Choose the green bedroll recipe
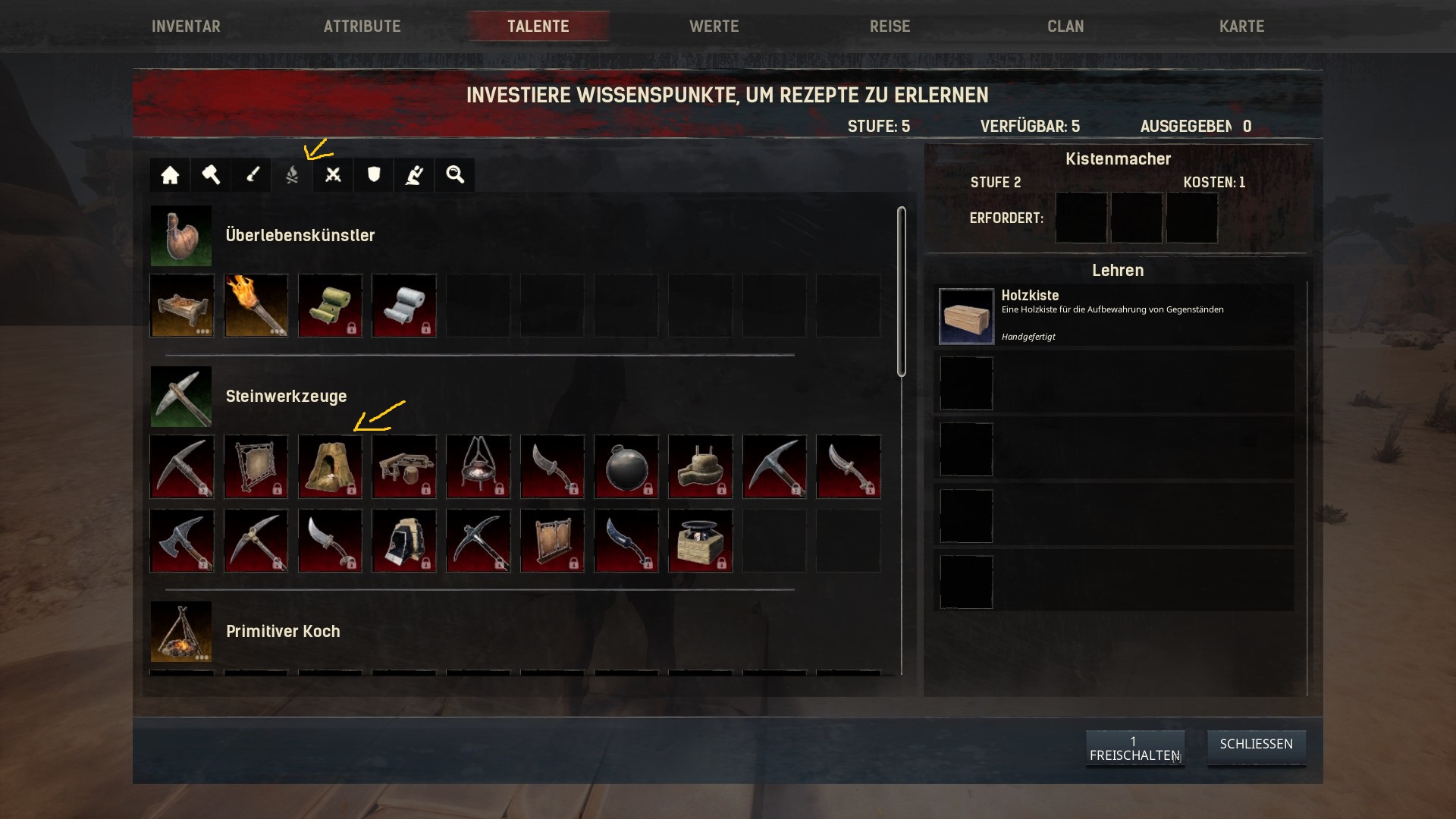This screenshot has width=1456, height=819. [330, 306]
